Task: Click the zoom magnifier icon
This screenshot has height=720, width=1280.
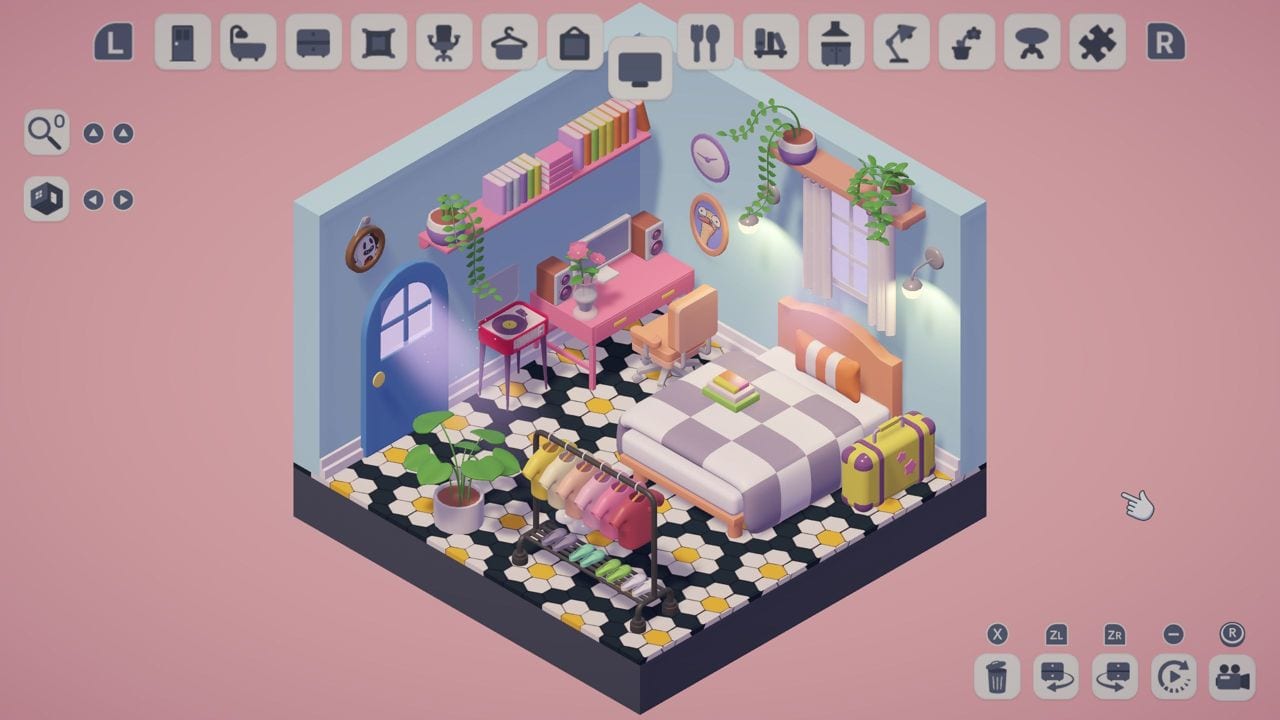Action: tap(46, 131)
